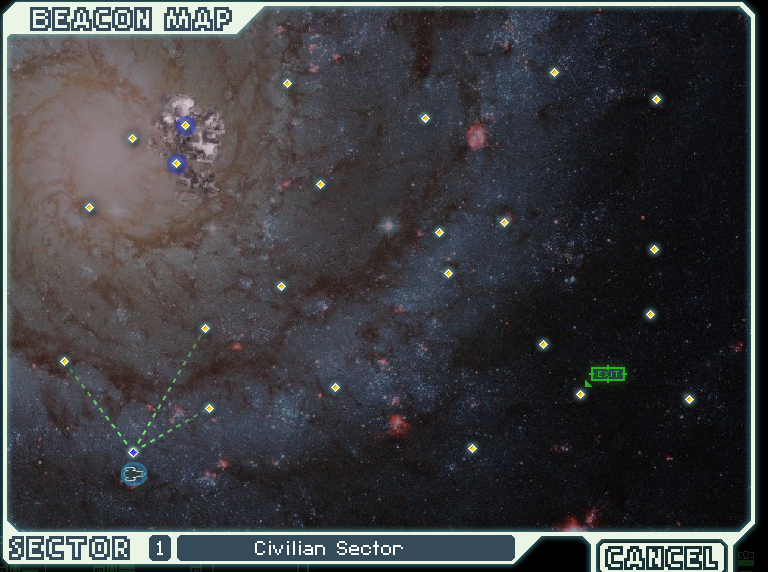Select the beacon beside the green EXIT marker
Screen dimensions: 768x572
point(580,394)
